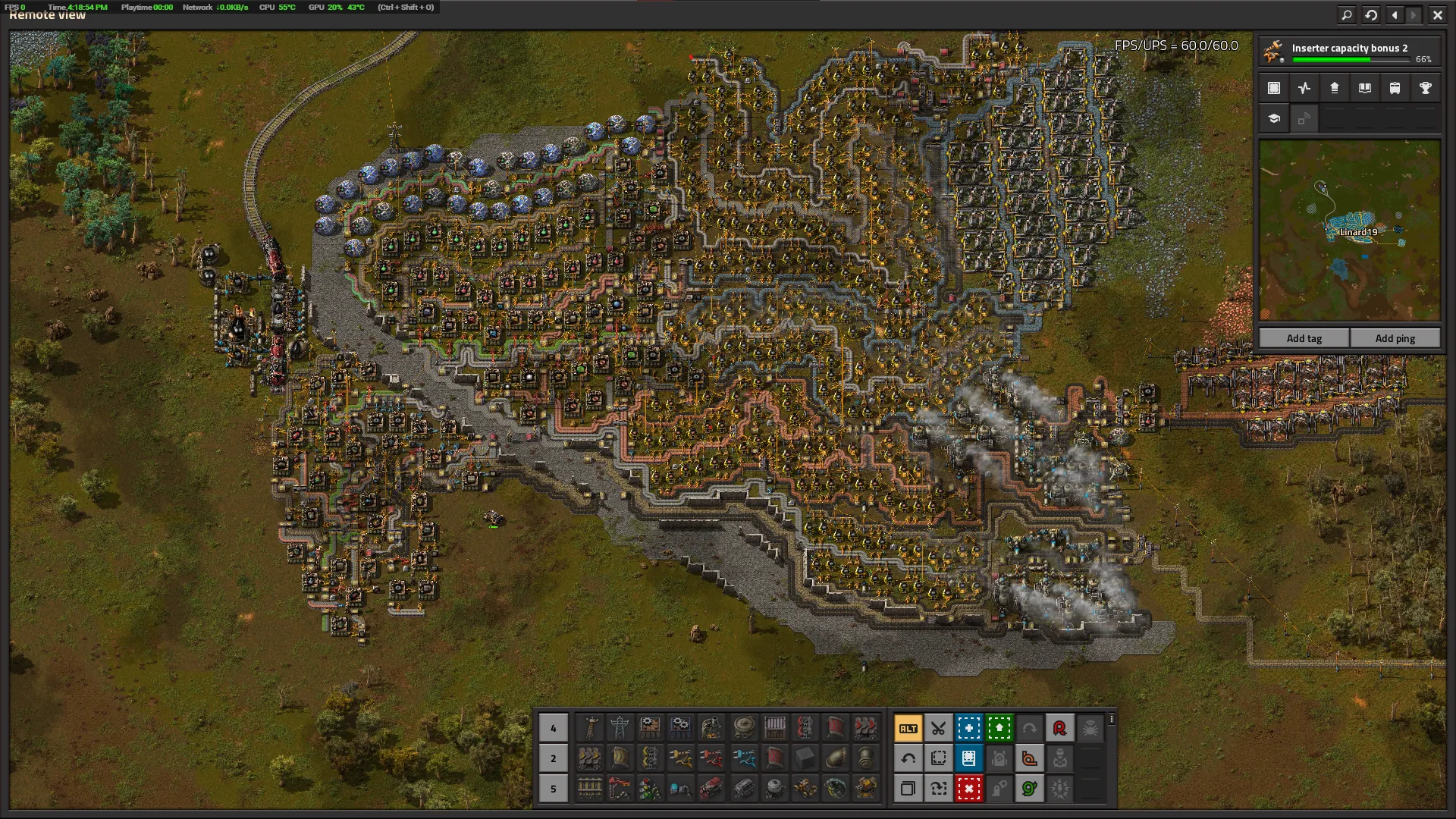Close the remote view window

1437,14
